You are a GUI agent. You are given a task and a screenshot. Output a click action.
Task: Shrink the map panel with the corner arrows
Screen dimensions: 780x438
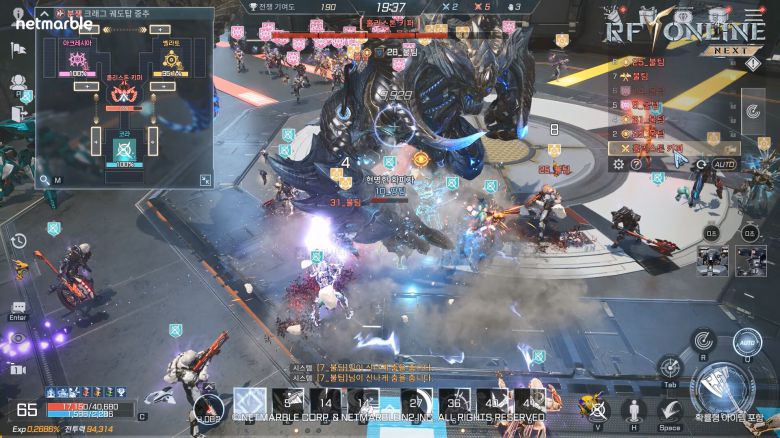(205, 180)
